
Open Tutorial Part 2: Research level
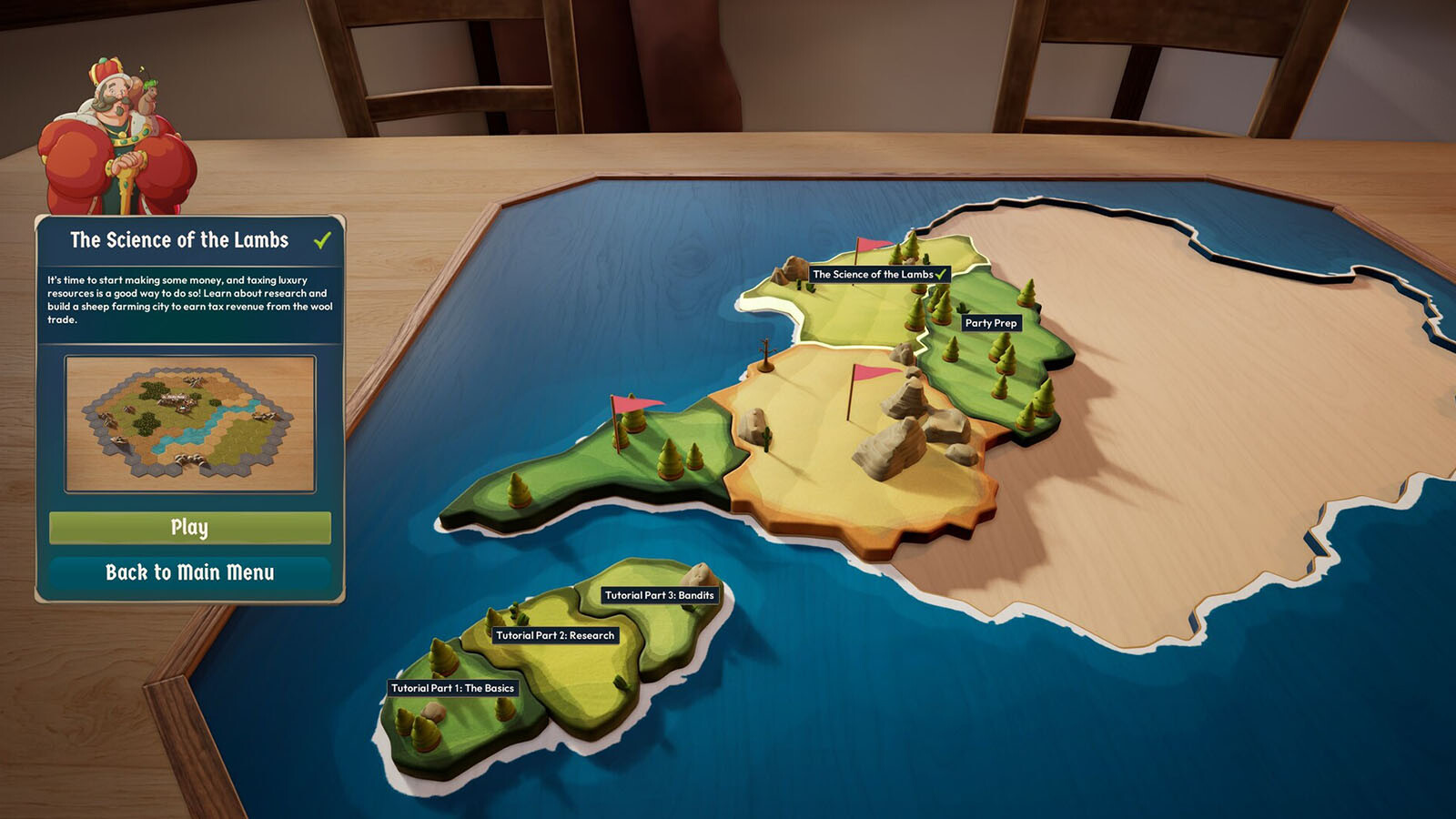pos(555,635)
